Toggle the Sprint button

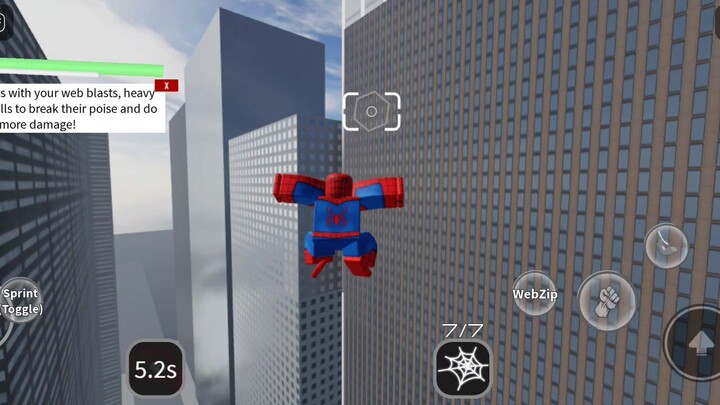pyautogui.click(x=18, y=301)
